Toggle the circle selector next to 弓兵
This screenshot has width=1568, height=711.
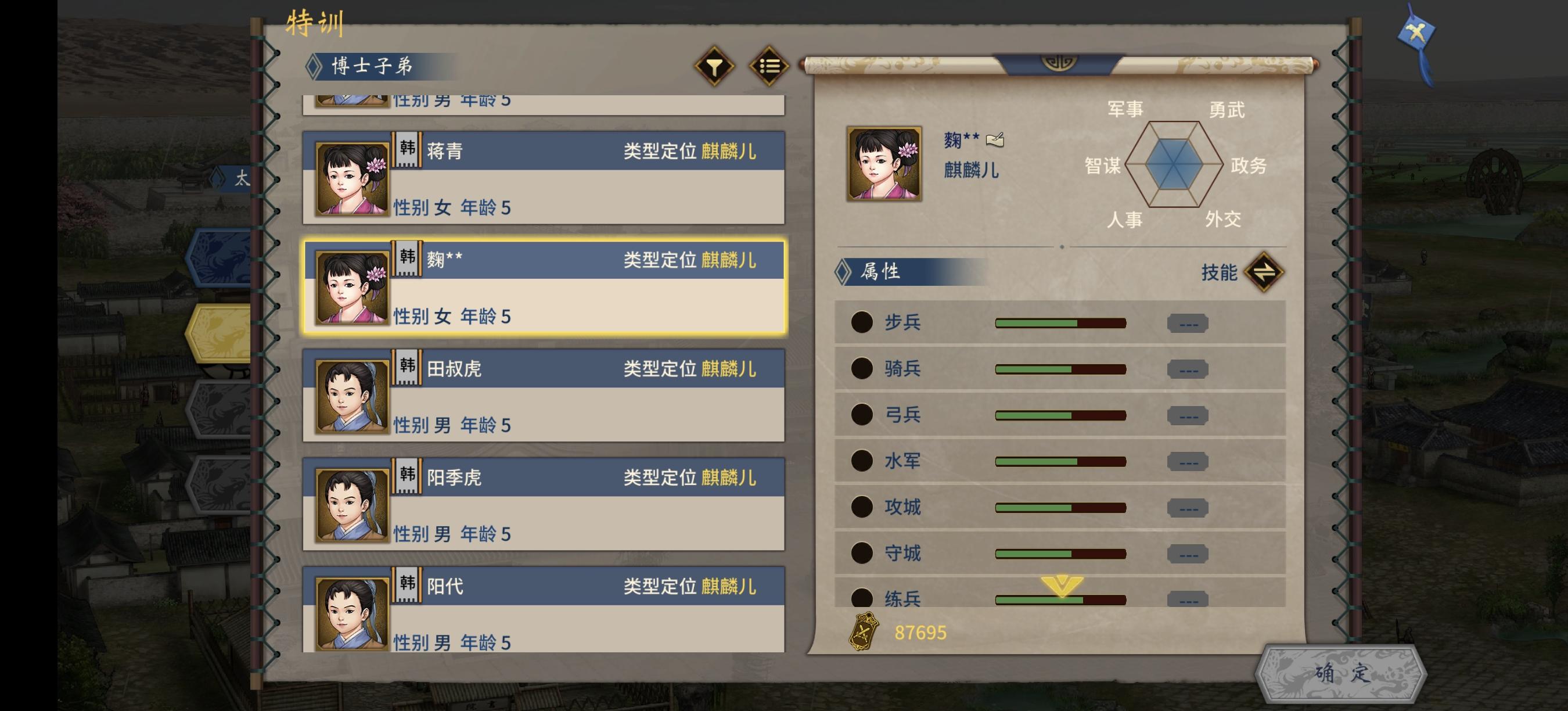click(862, 415)
